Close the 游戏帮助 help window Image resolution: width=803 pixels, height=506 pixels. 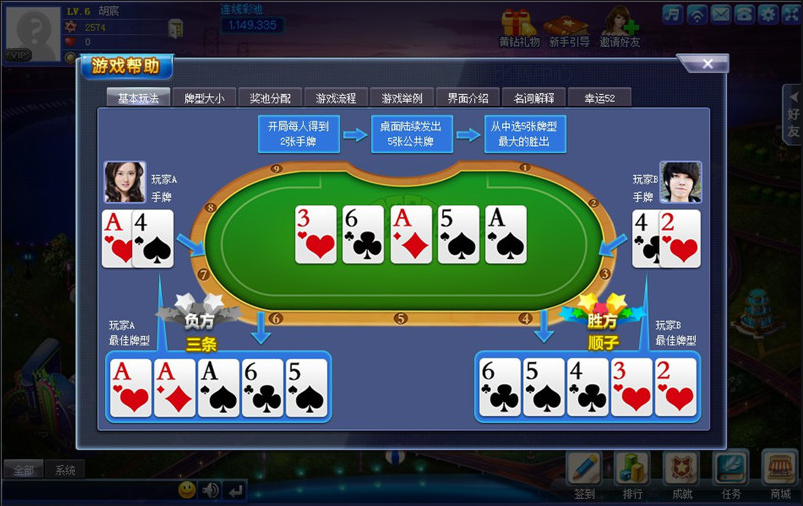[708, 64]
